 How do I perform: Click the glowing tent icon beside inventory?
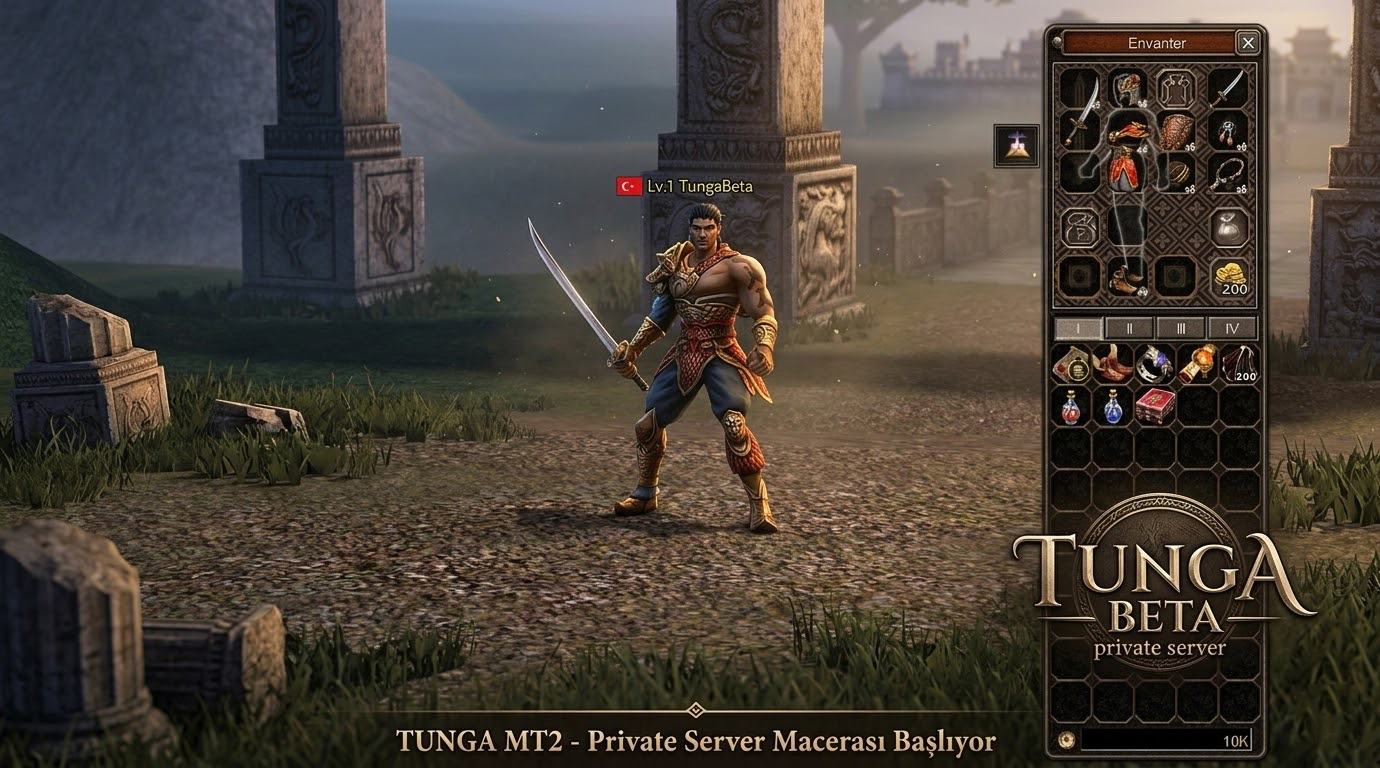pos(1016,146)
